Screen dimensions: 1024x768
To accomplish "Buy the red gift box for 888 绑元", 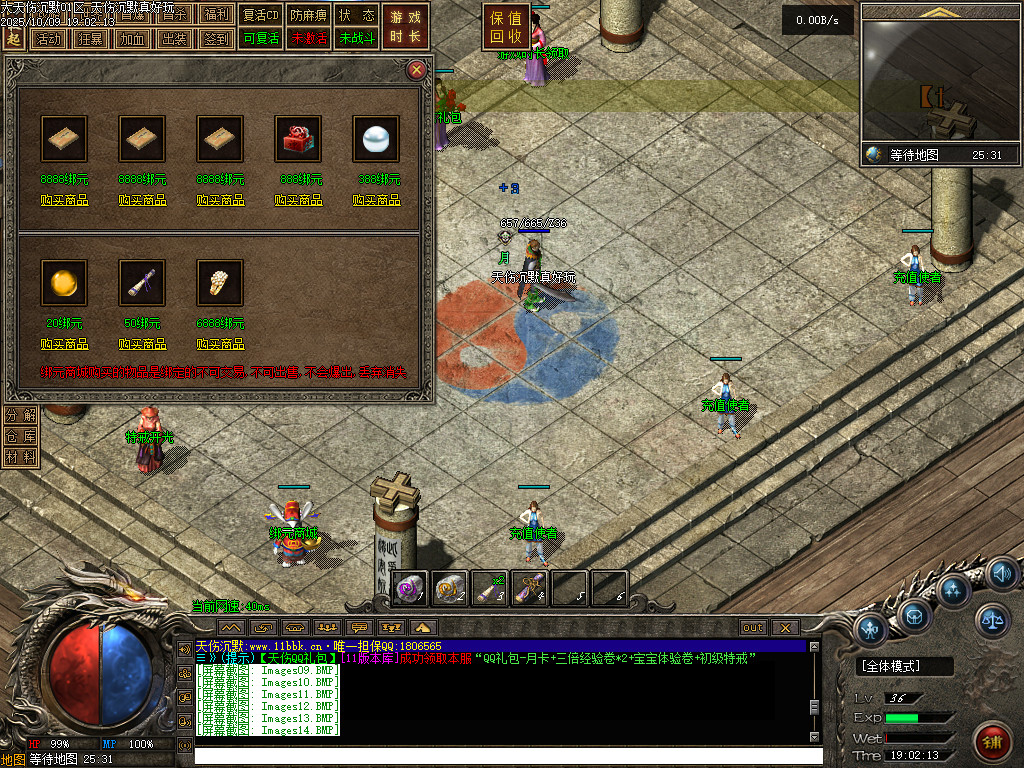I will tap(299, 200).
